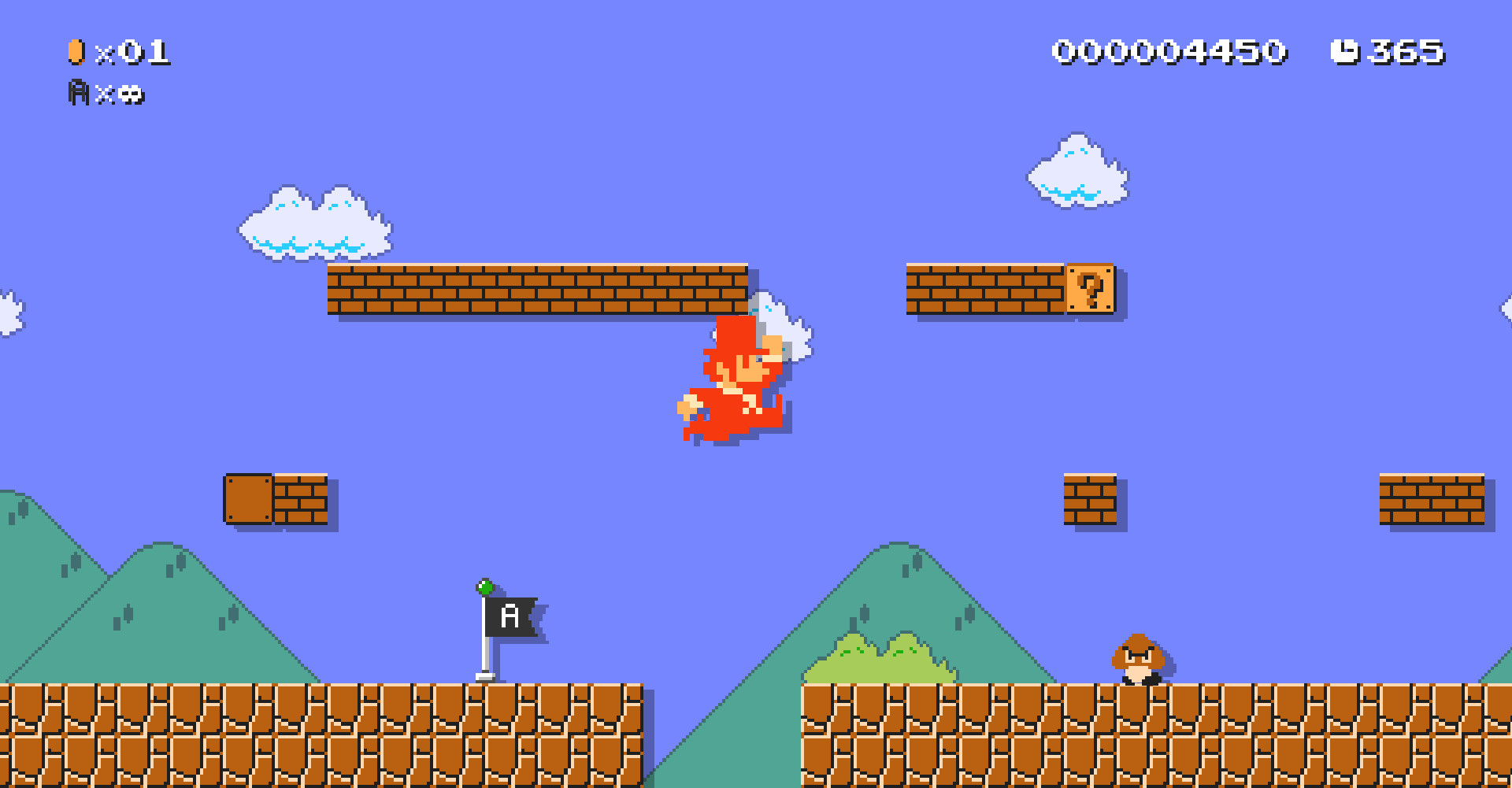1512x788 pixels.
Task: Click the green ball atop the flag pole
Action: click(484, 589)
